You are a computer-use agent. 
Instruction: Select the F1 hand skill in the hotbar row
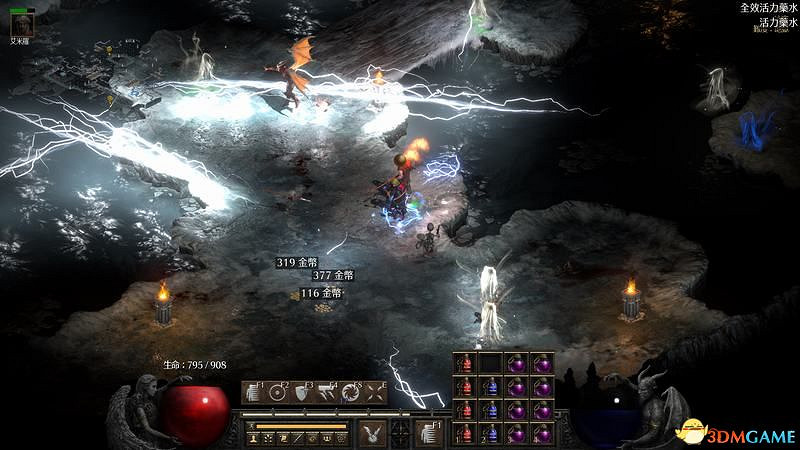pos(254,392)
